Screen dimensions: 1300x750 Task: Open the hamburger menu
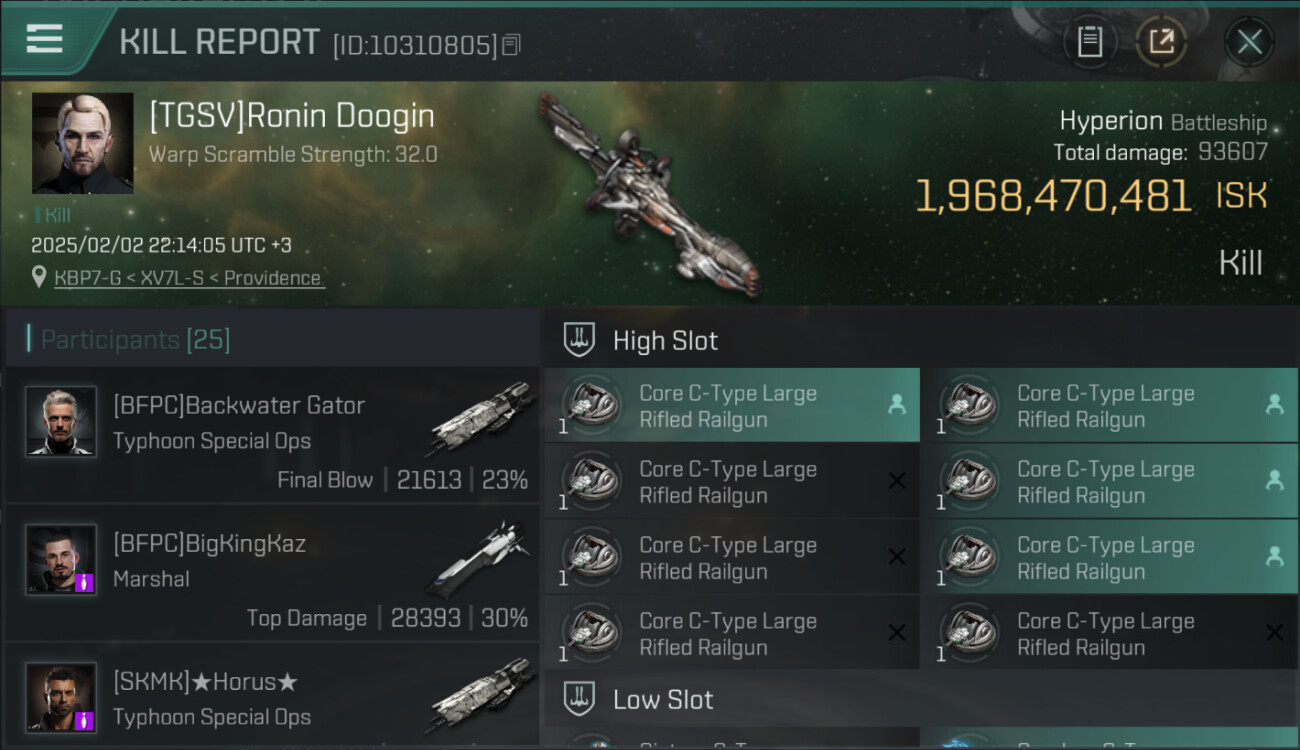coord(45,39)
